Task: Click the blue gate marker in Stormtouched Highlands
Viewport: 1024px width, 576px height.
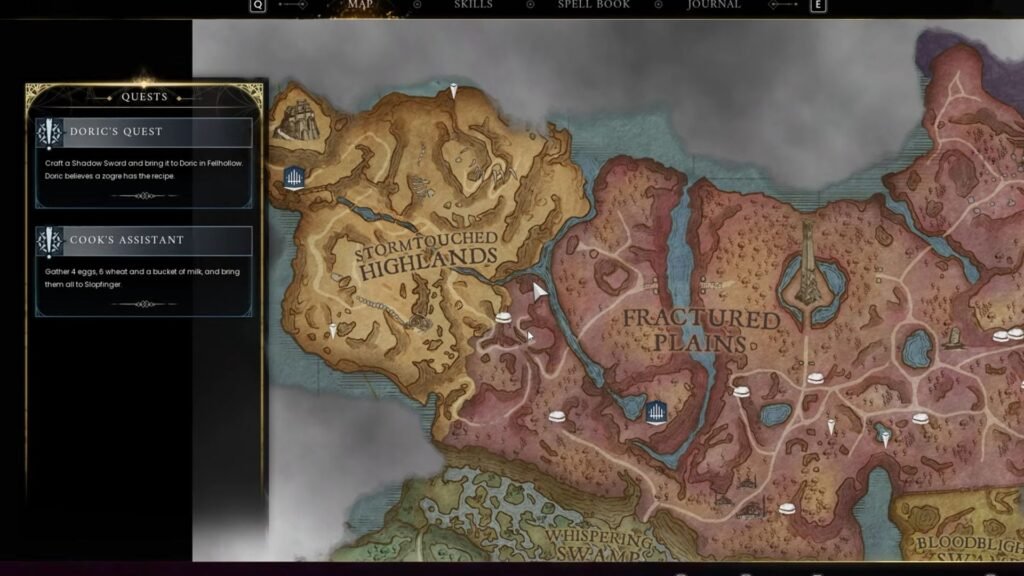Action: 294,178
